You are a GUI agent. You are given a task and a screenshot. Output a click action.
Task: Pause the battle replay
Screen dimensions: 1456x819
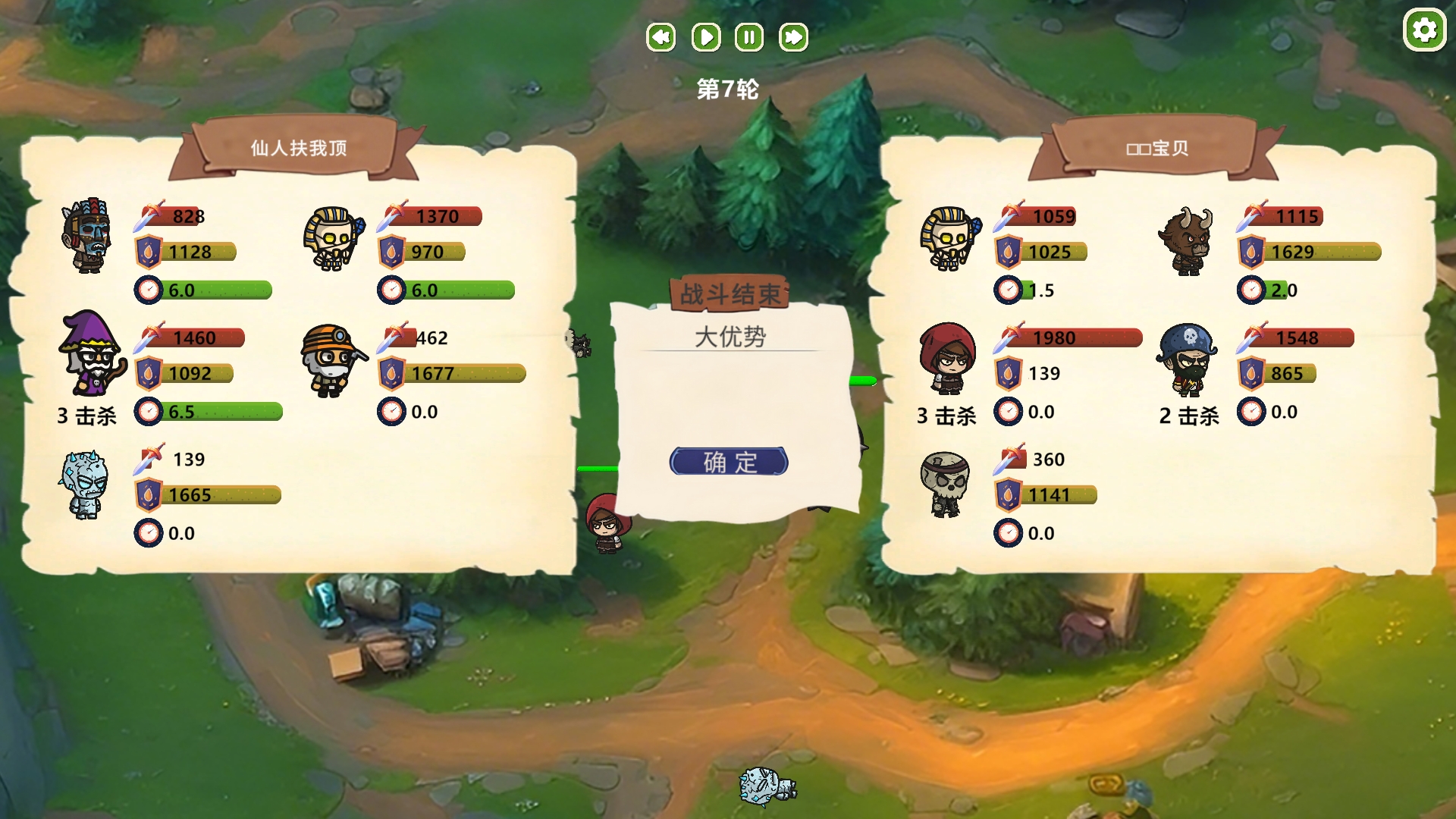coord(749,37)
